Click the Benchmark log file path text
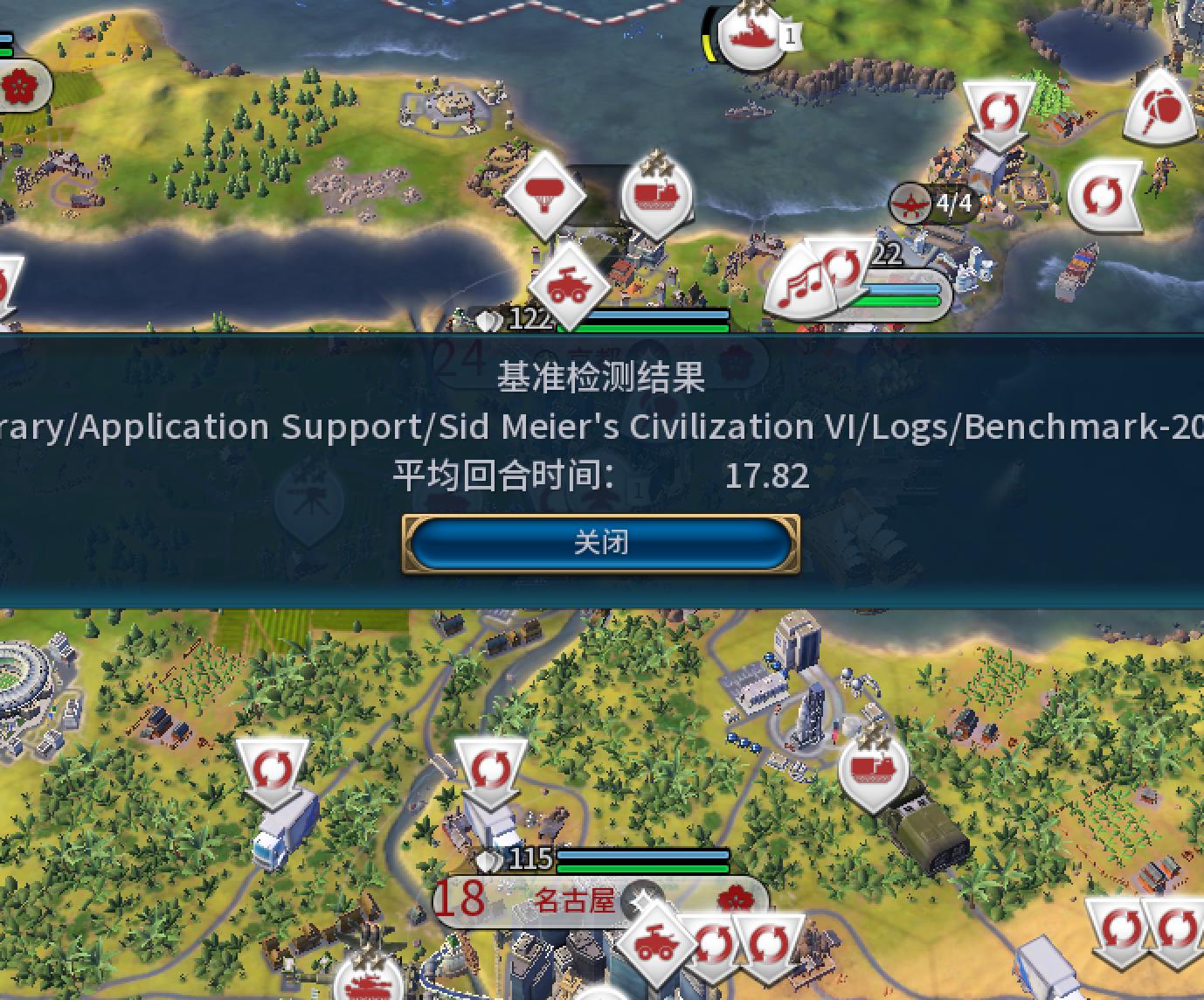 tap(603, 426)
